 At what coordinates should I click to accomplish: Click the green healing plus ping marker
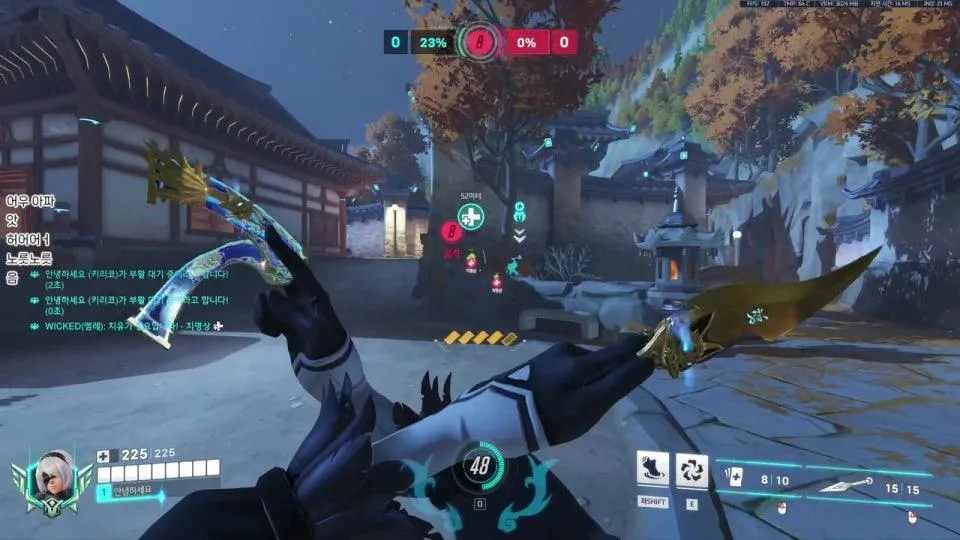click(x=470, y=216)
